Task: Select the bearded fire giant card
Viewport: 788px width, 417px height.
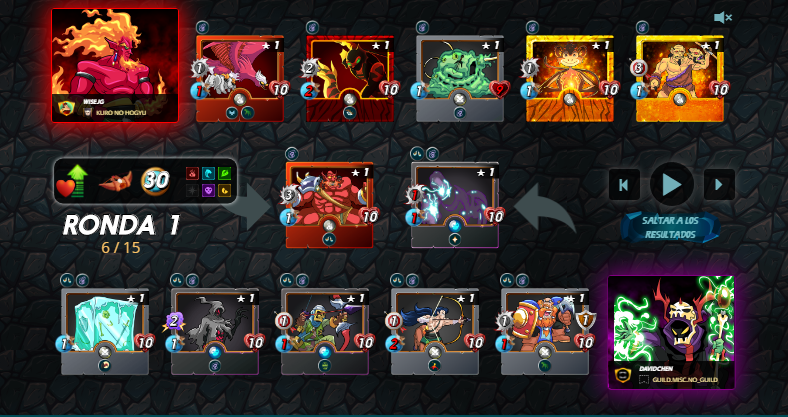Action: point(680,75)
